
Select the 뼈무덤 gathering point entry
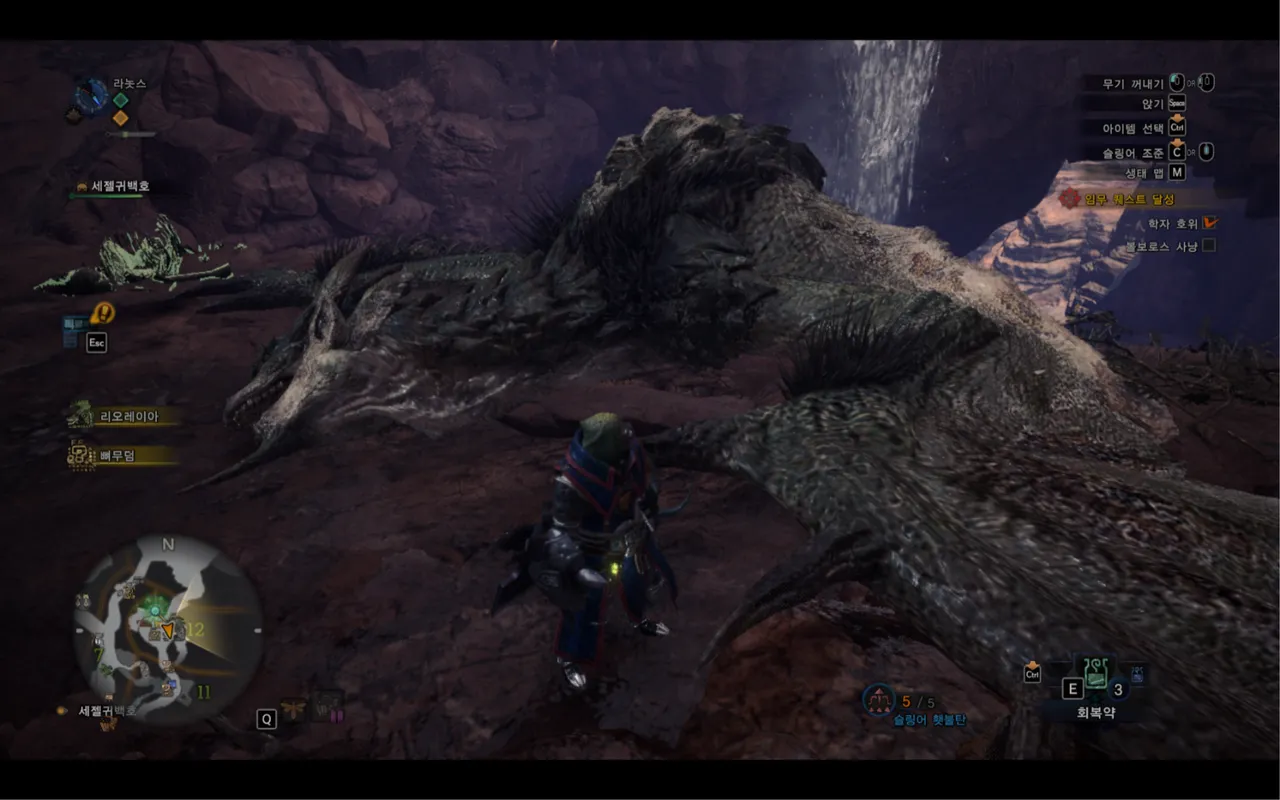click(x=117, y=456)
